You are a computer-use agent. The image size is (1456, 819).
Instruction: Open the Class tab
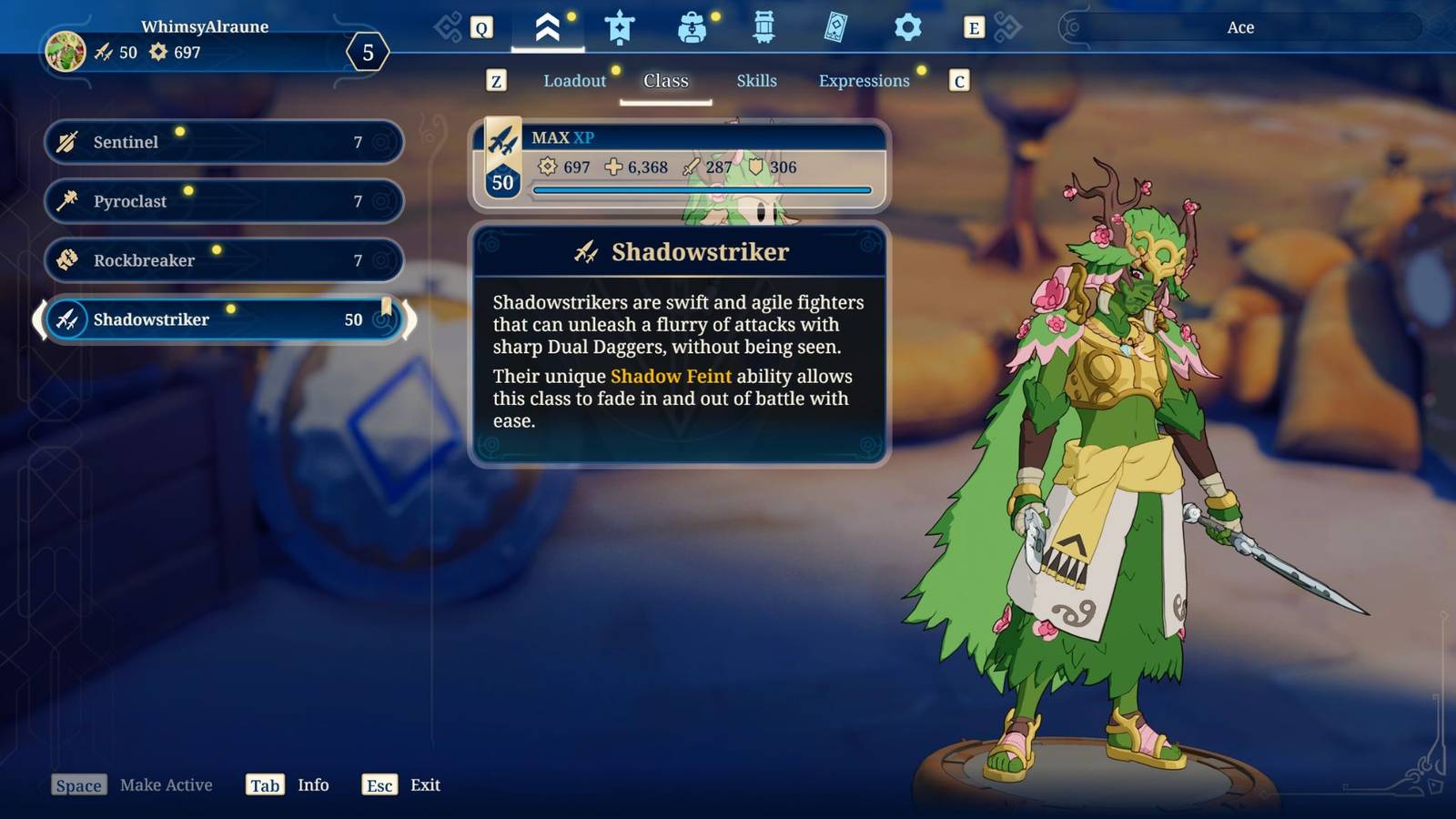(x=665, y=81)
